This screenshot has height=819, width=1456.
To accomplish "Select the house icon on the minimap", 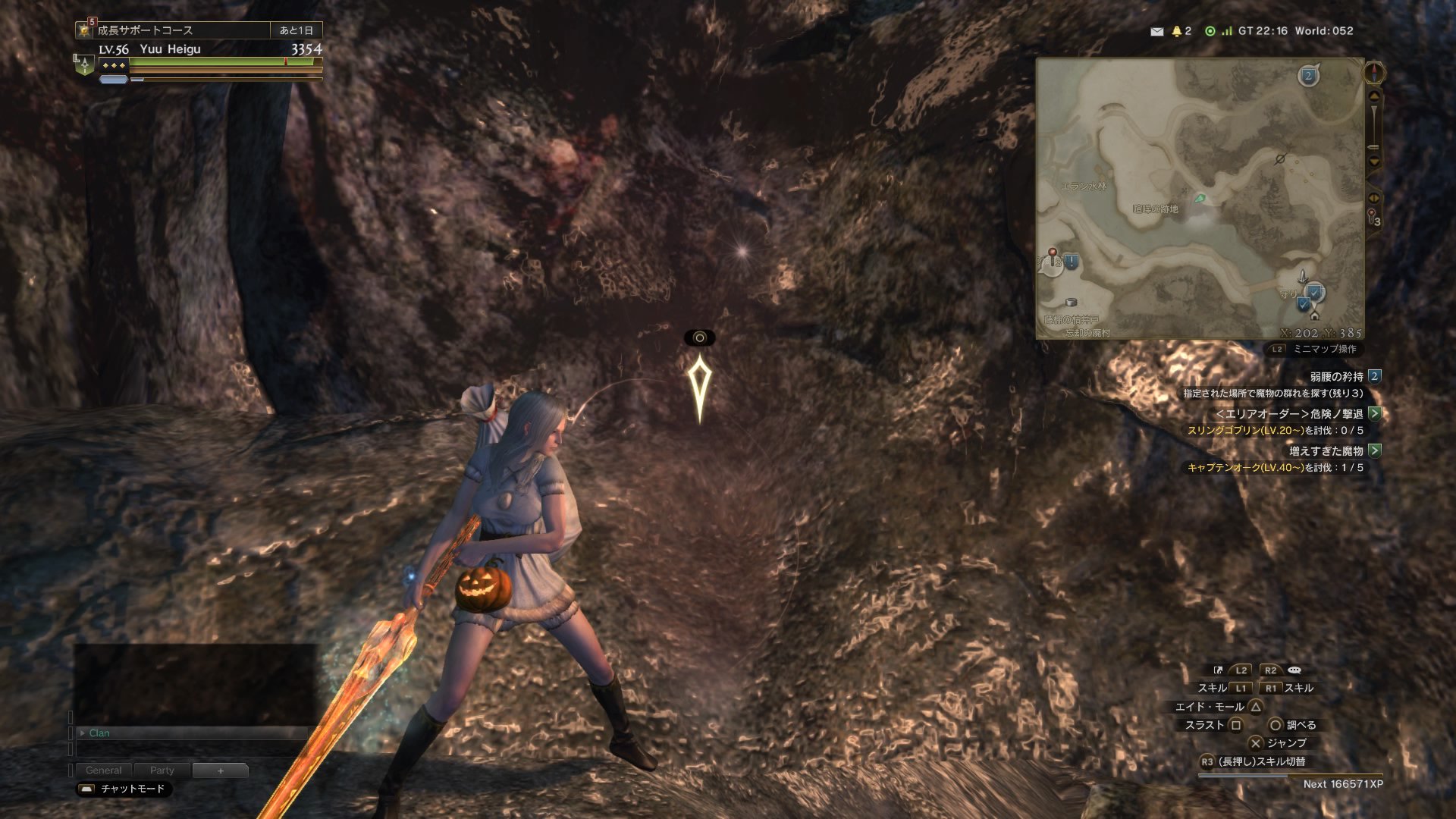I will [1314, 315].
